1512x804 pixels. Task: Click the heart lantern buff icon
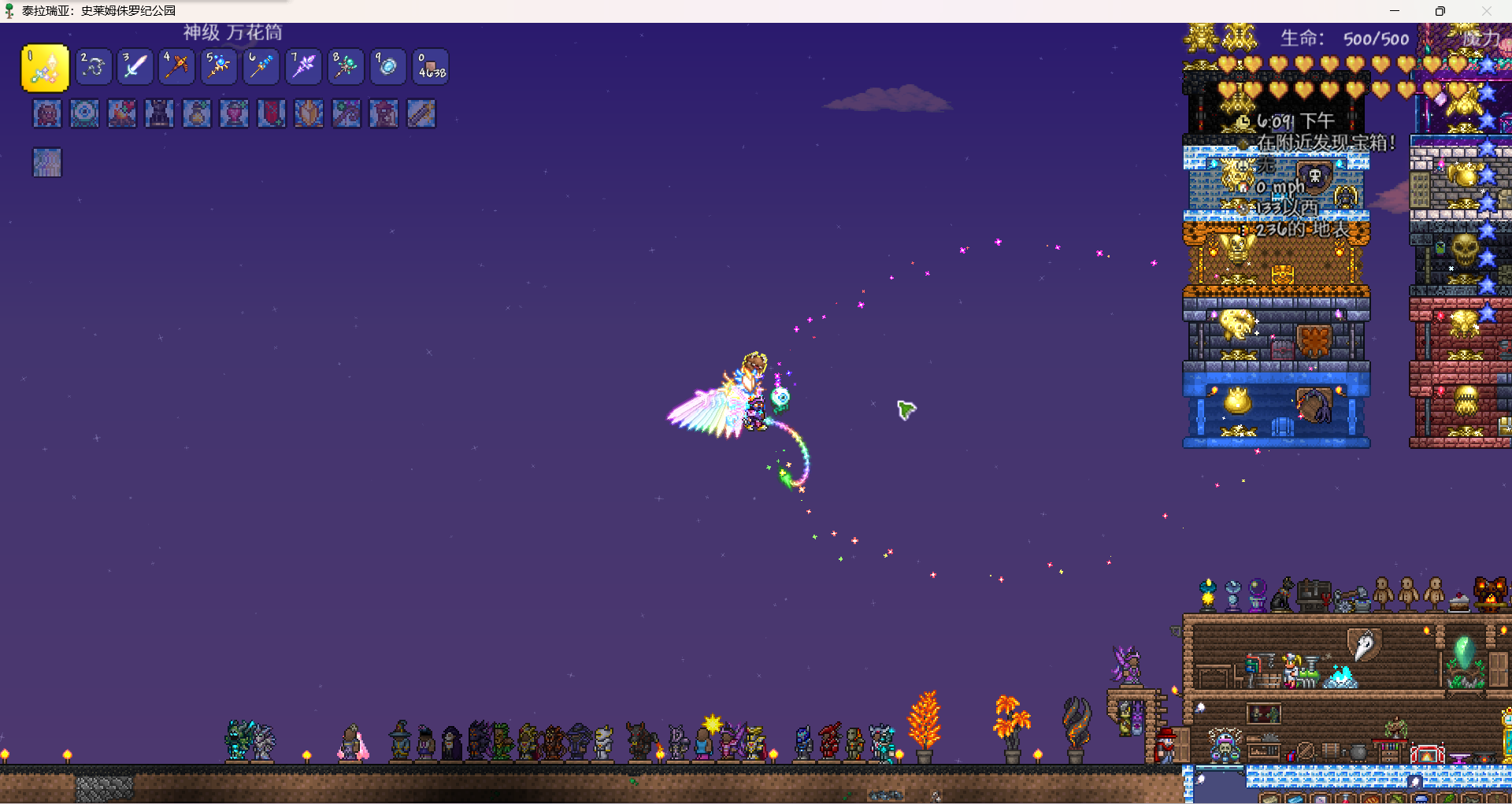234,113
